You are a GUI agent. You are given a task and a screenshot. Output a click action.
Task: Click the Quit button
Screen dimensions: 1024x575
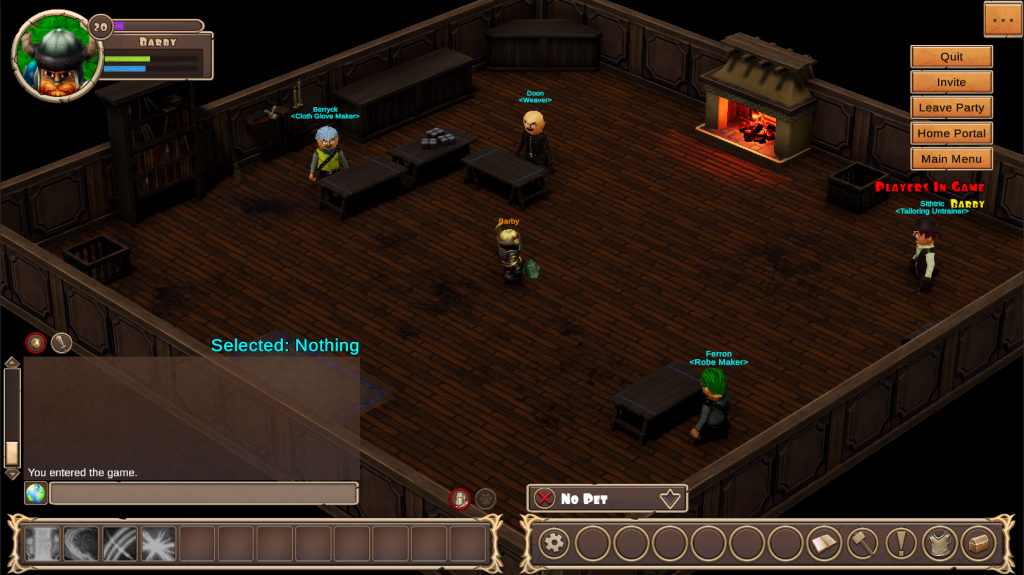coord(951,57)
